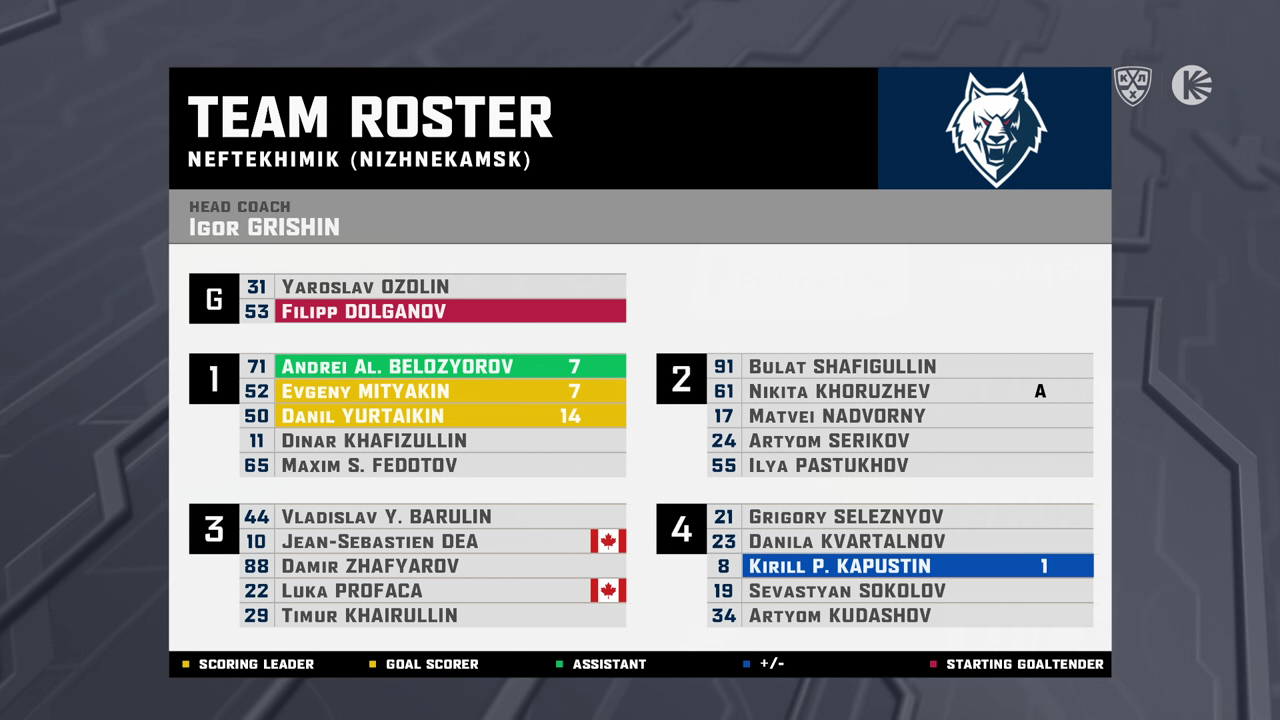Choose Maxim S. Fedotov

click(432, 466)
